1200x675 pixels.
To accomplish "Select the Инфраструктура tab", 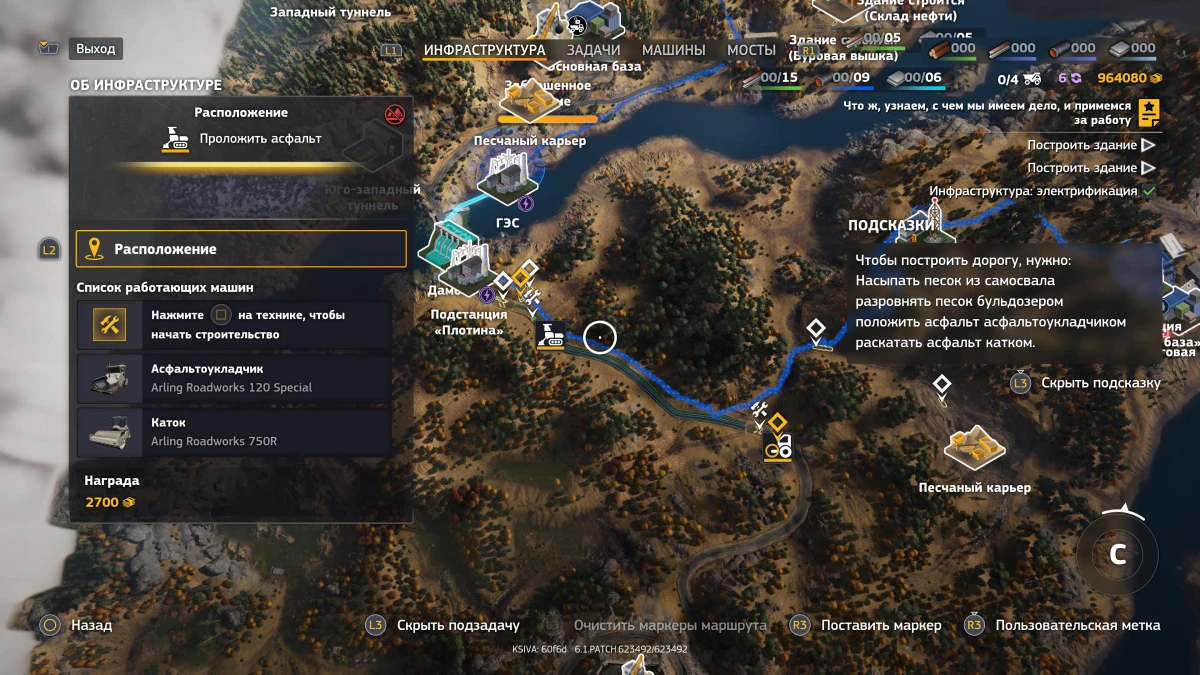I will pyautogui.click(x=484, y=50).
